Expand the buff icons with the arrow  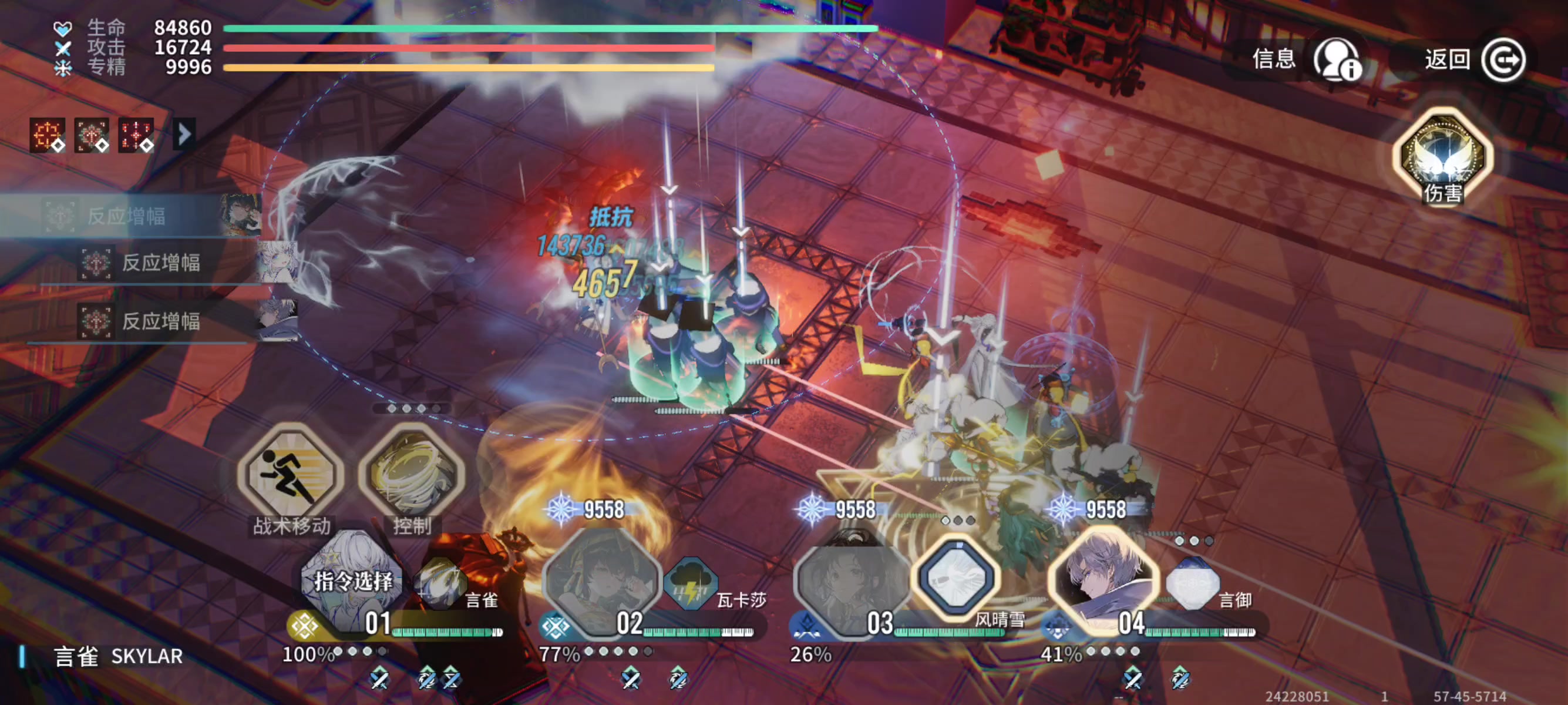(184, 134)
